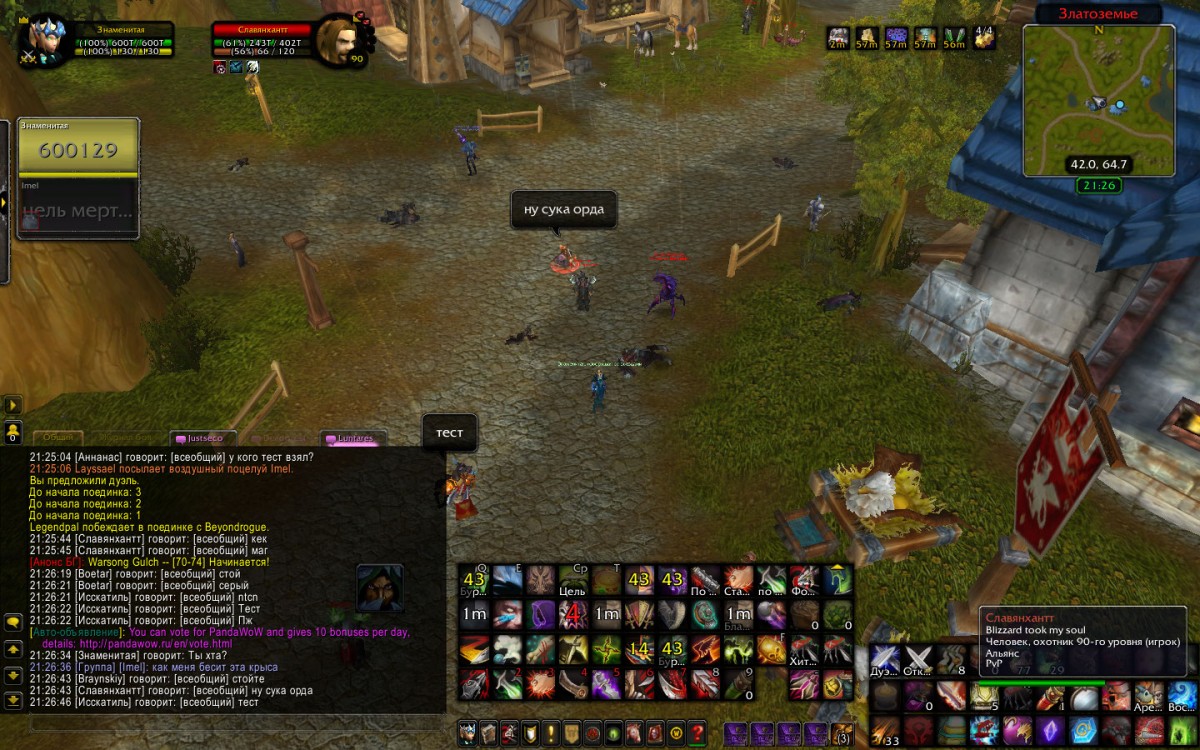Open the yellow exclamation quest log button
Viewport: 1200px width, 750px height.
551,733
